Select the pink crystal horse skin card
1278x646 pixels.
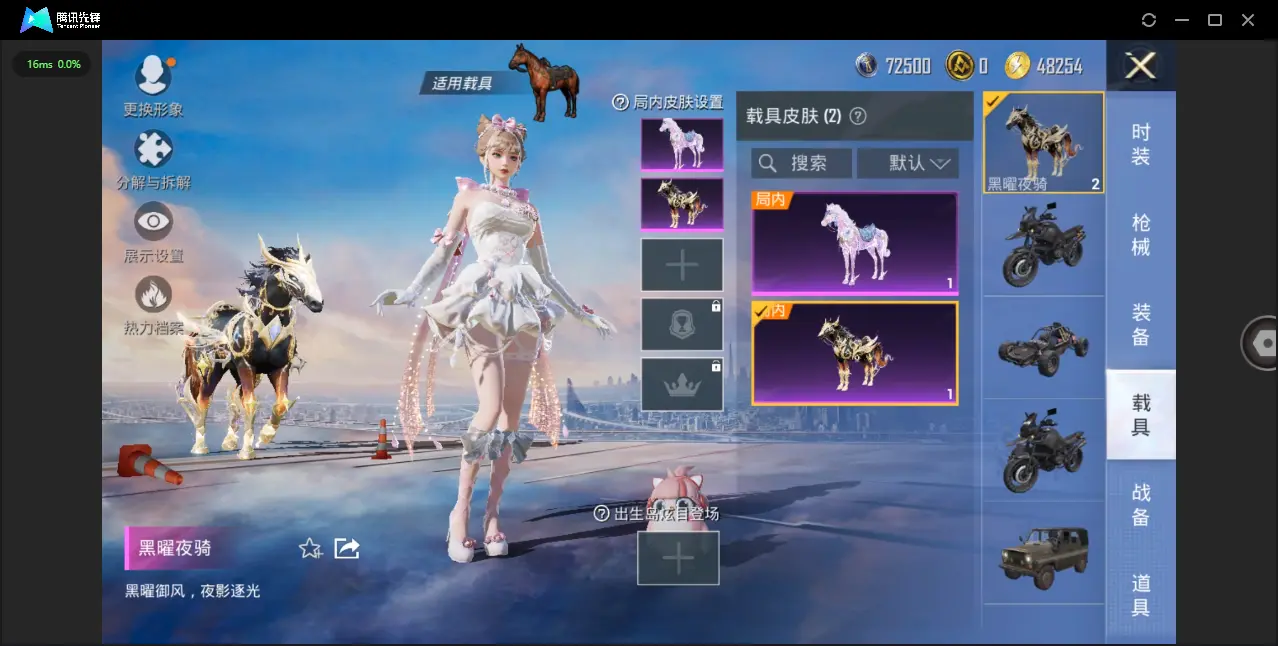(855, 243)
